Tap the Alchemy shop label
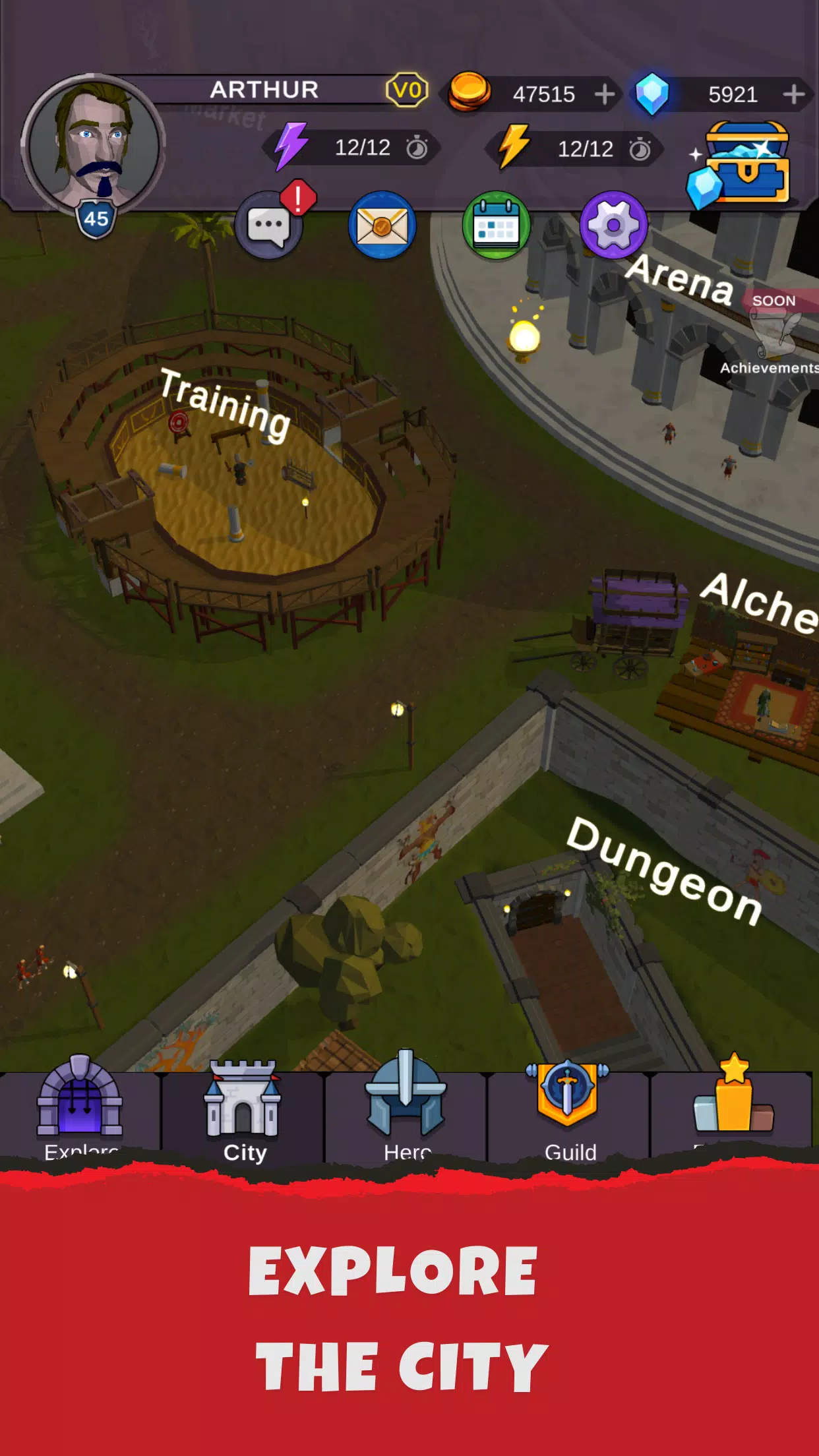 (x=760, y=603)
